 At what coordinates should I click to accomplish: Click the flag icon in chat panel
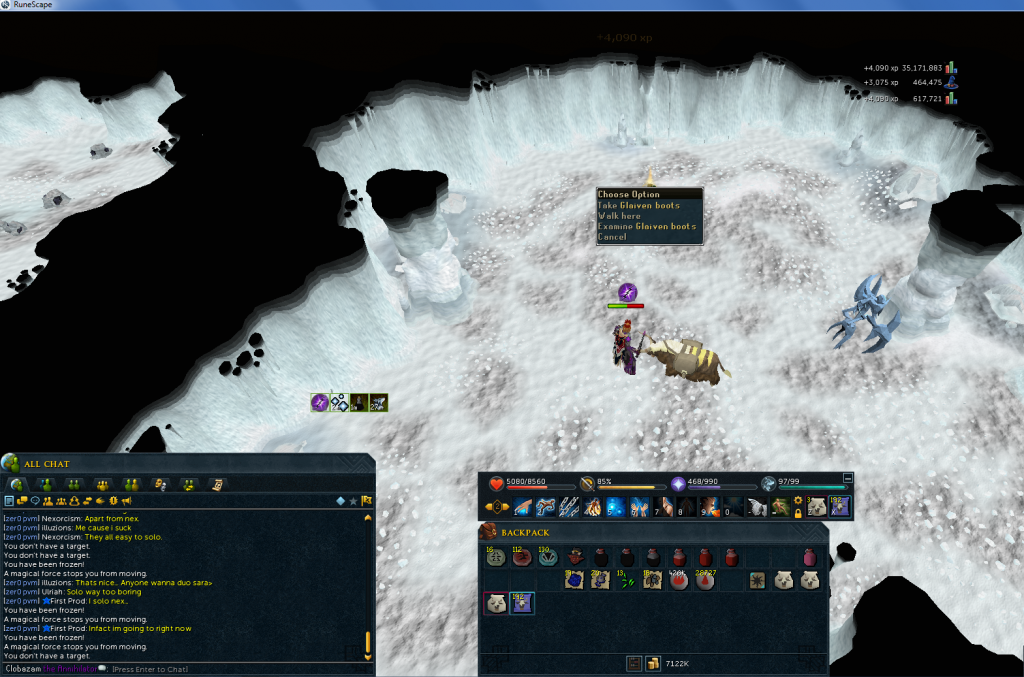pyautogui.click(x=367, y=500)
